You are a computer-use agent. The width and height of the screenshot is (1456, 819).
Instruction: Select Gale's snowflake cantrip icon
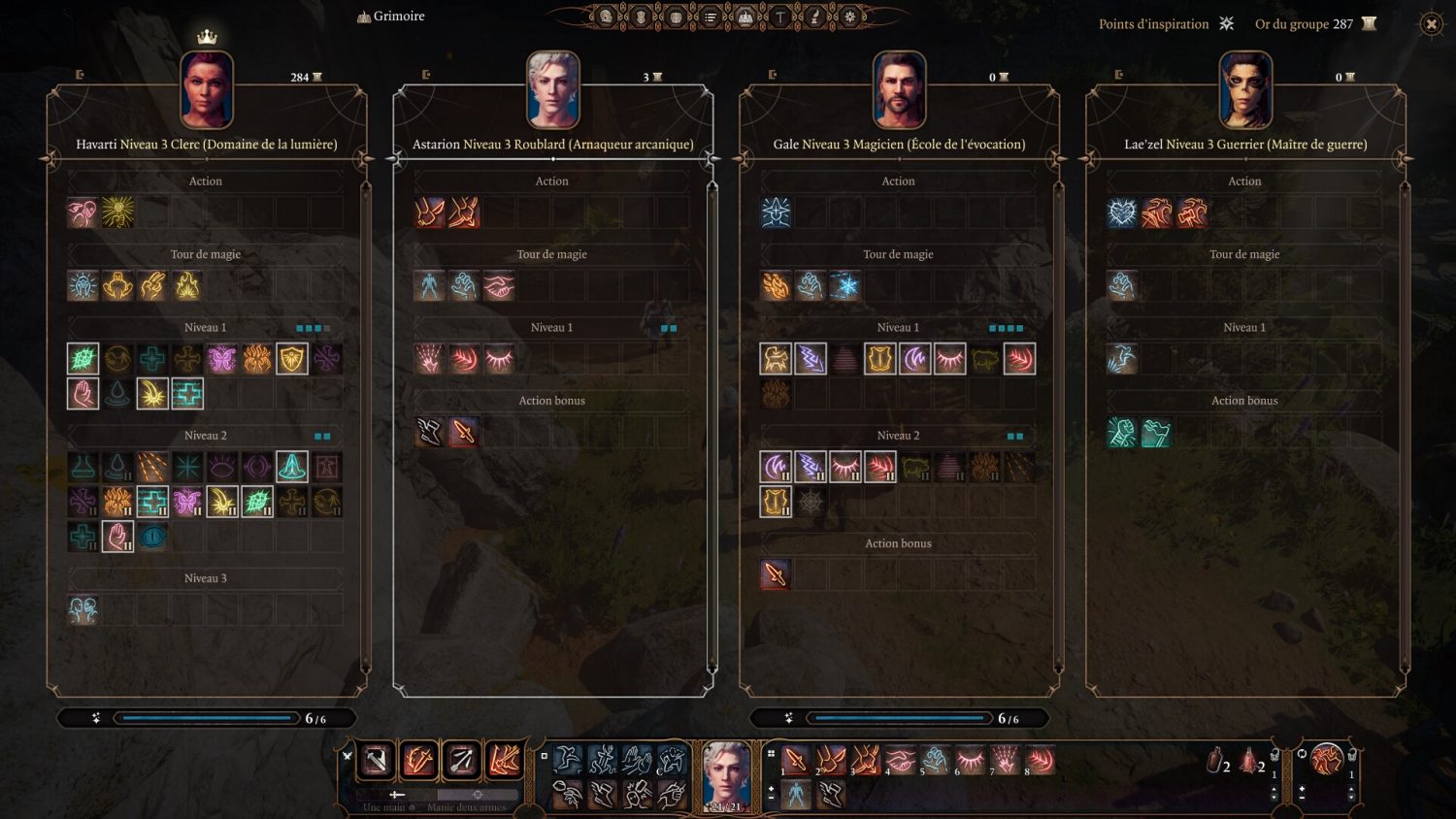(x=844, y=285)
